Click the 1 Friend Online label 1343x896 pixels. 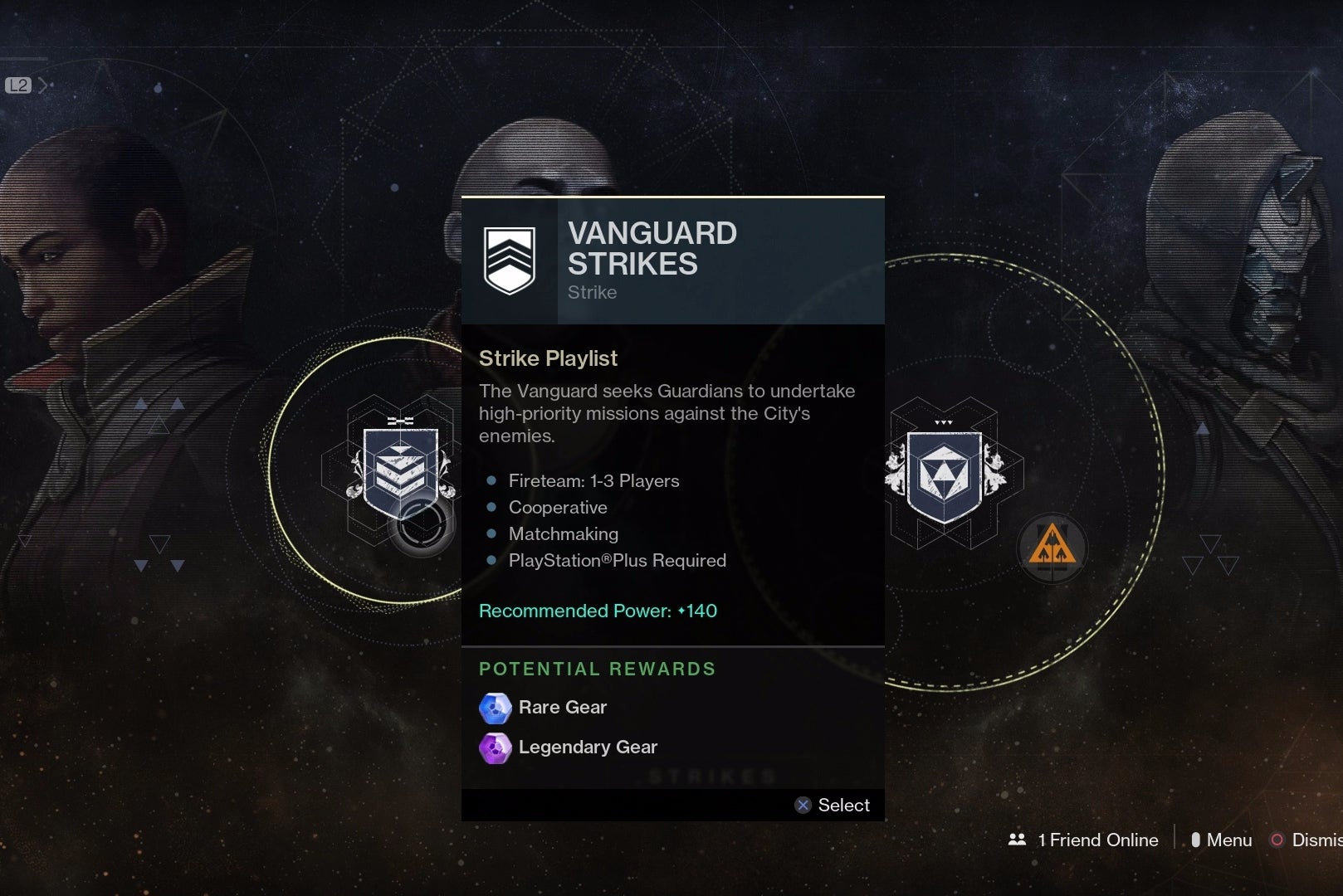point(1096,840)
